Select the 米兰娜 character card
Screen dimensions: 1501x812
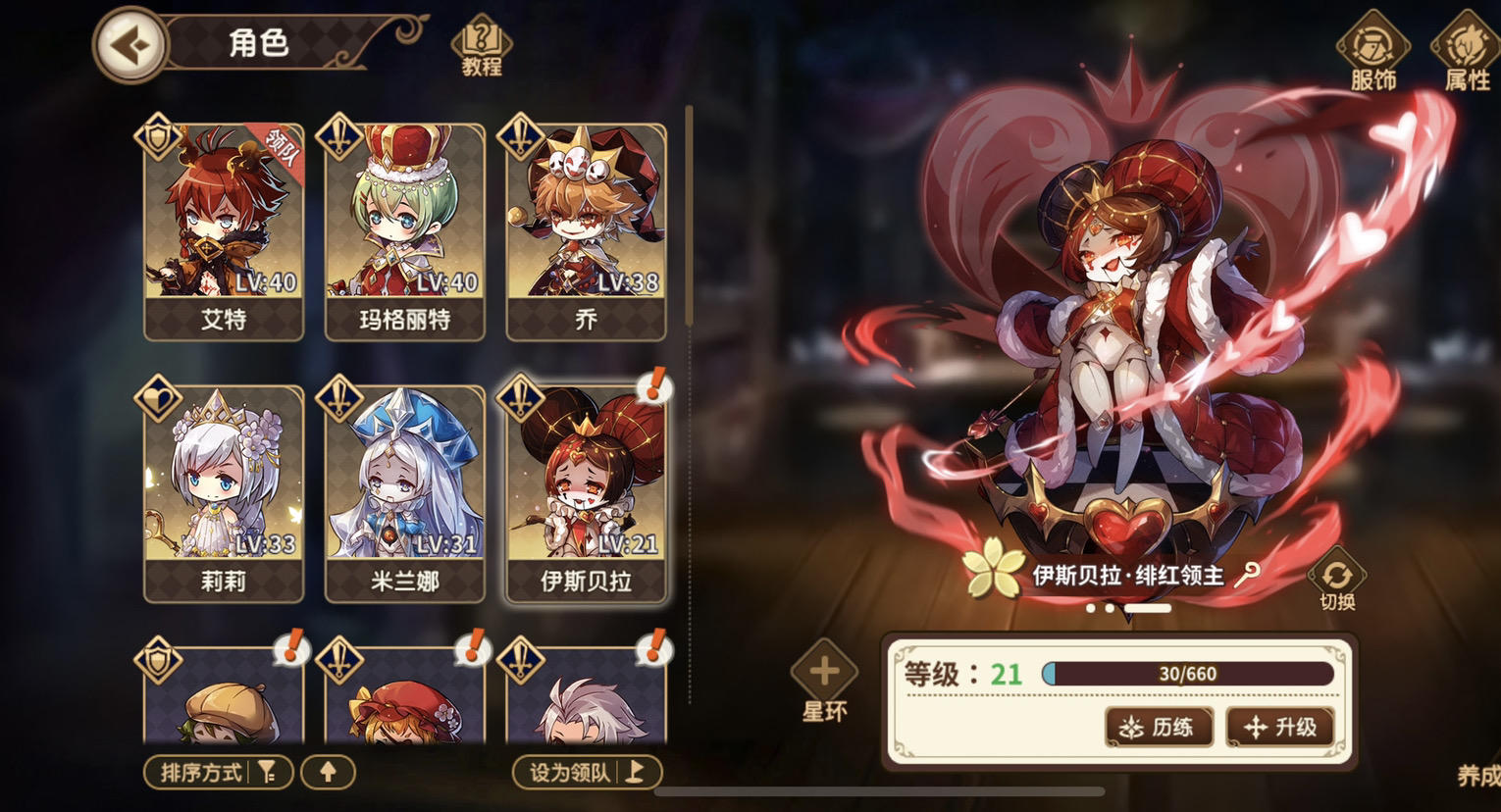(x=403, y=490)
